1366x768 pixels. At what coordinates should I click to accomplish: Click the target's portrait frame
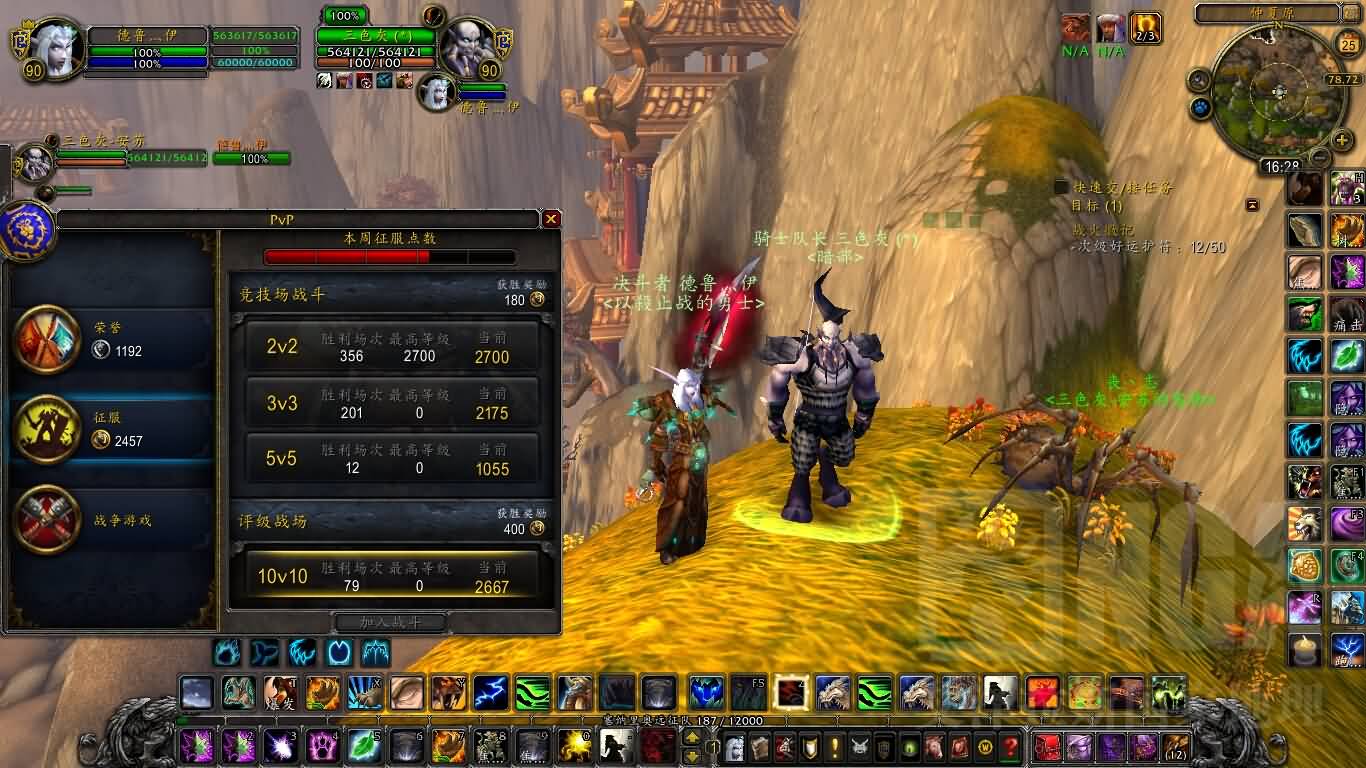click(467, 45)
